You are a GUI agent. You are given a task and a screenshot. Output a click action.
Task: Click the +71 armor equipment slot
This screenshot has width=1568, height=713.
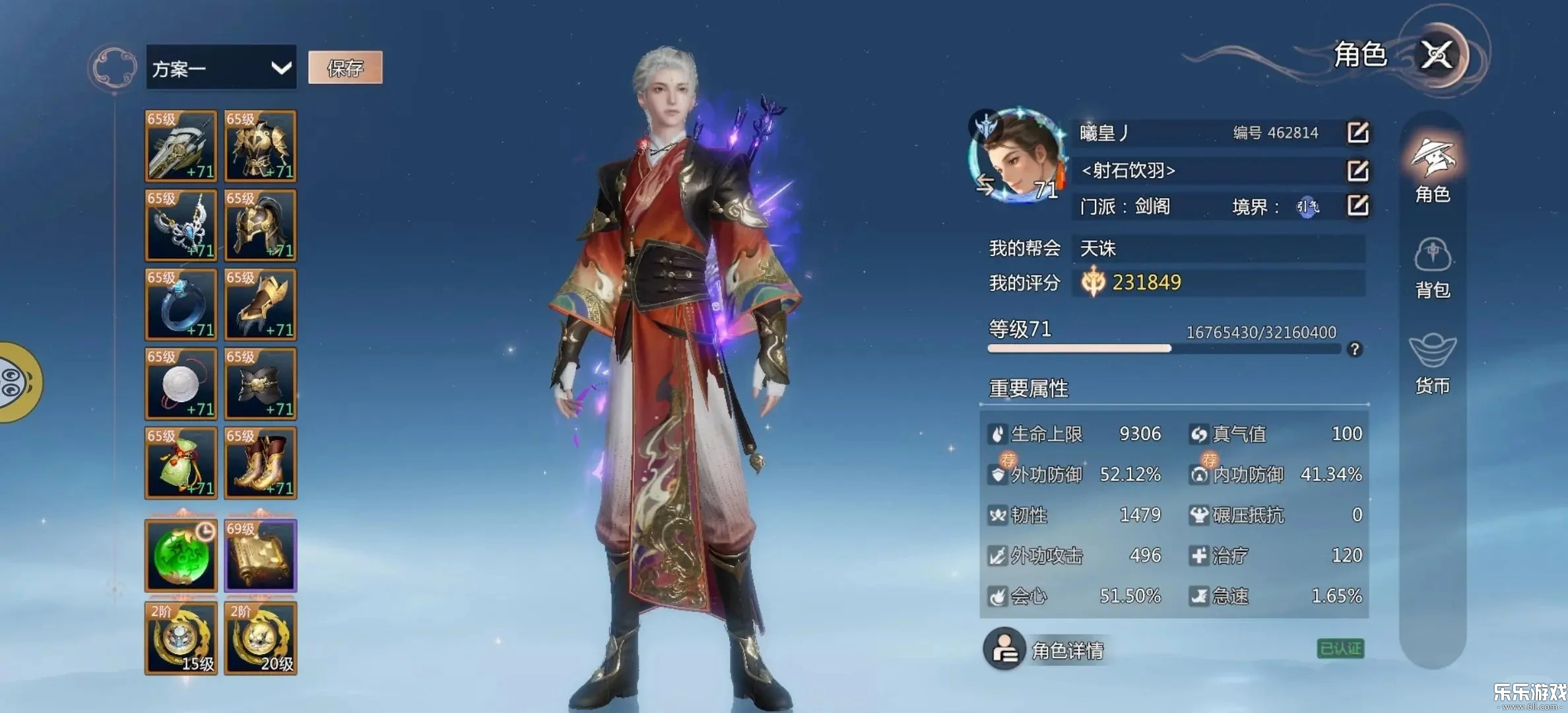click(260, 147)
